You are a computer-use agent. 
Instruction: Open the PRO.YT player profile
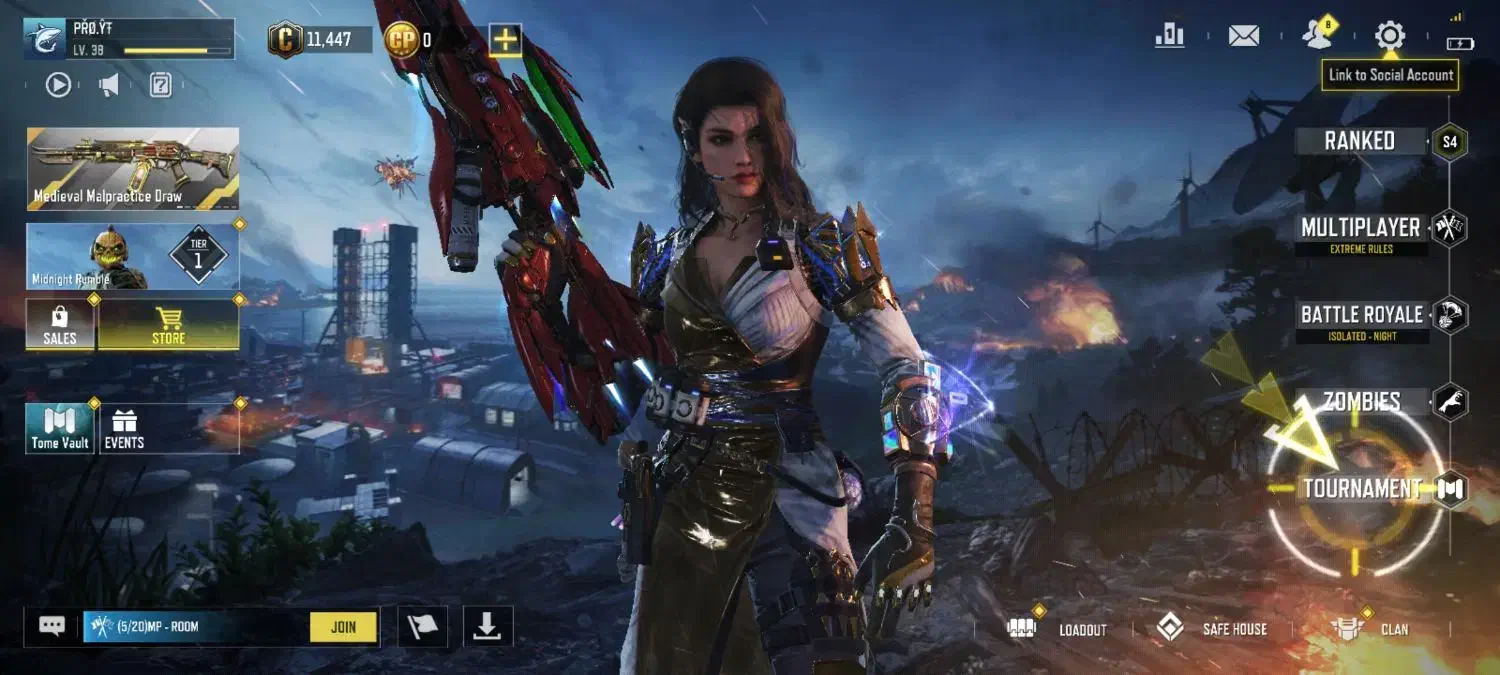[x=130, y=39]
